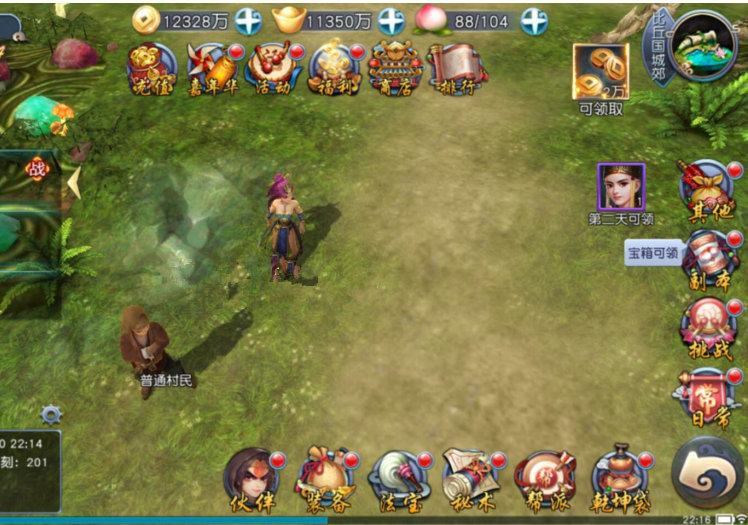Add peach stamina with the plus button

pyautogui.click(x=535, y=21)
